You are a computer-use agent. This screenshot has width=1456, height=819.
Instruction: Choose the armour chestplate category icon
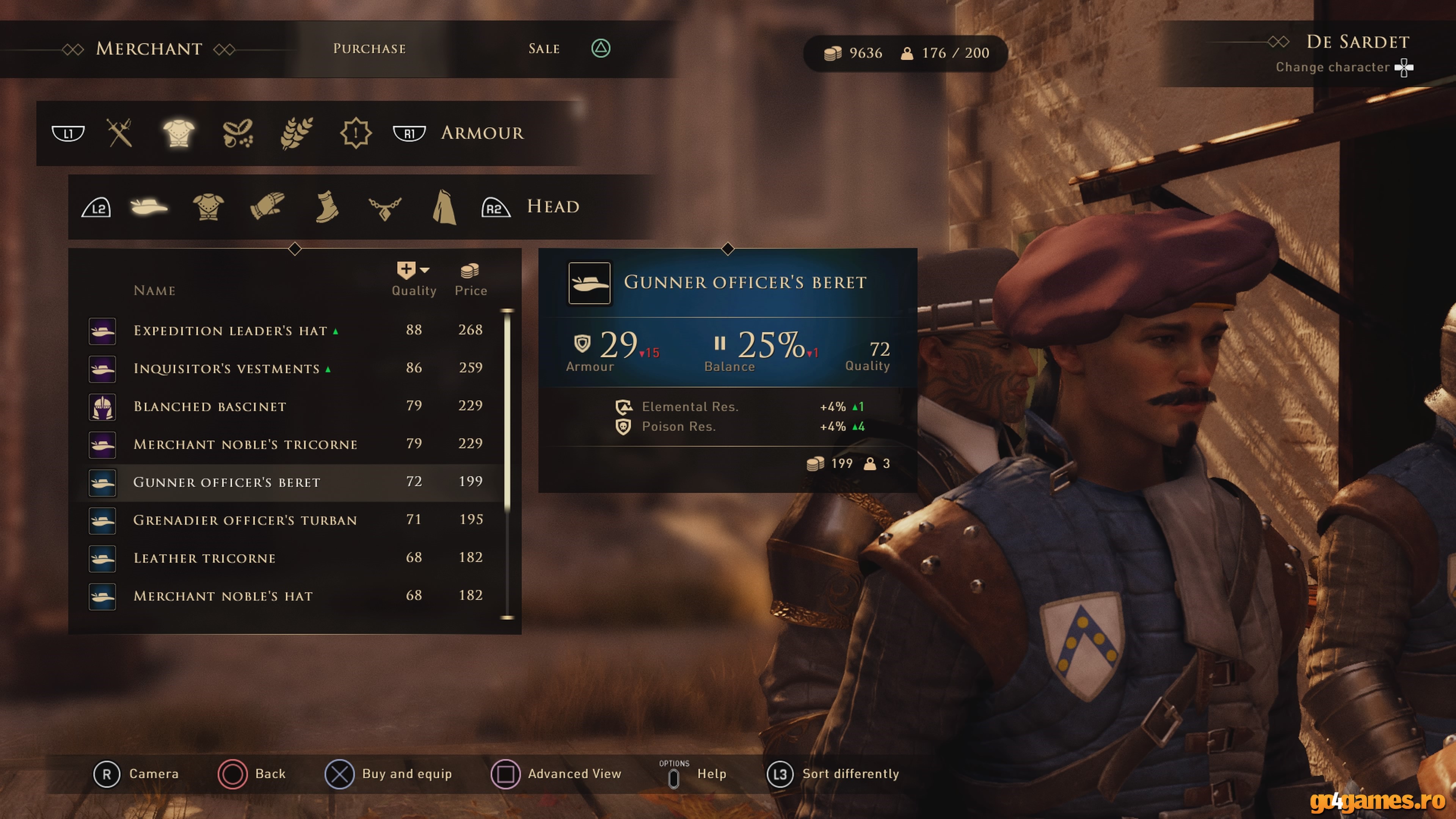tap(179, 133)
